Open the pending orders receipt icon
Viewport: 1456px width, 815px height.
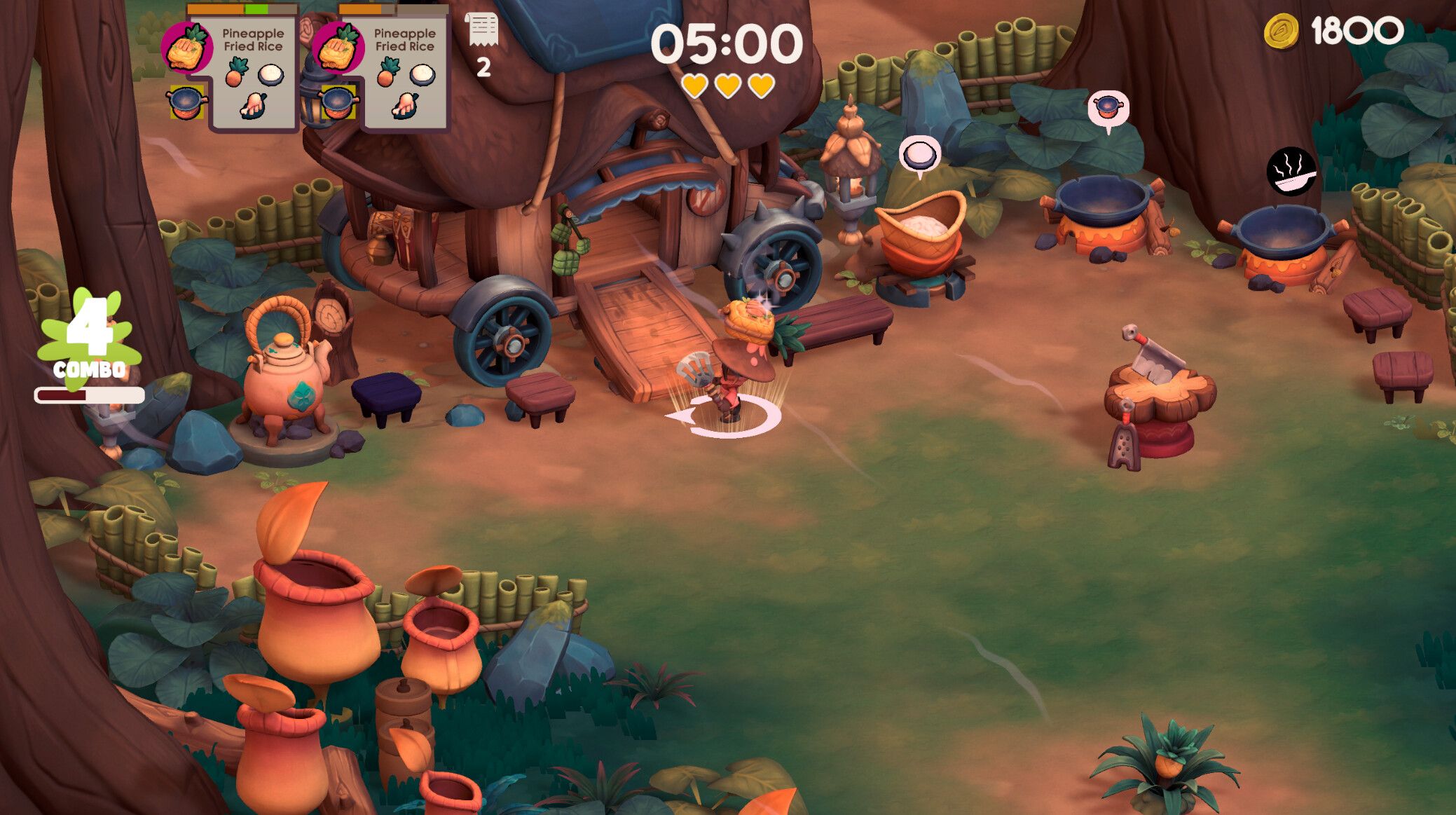pyautogui.click(x=481, y=31)
